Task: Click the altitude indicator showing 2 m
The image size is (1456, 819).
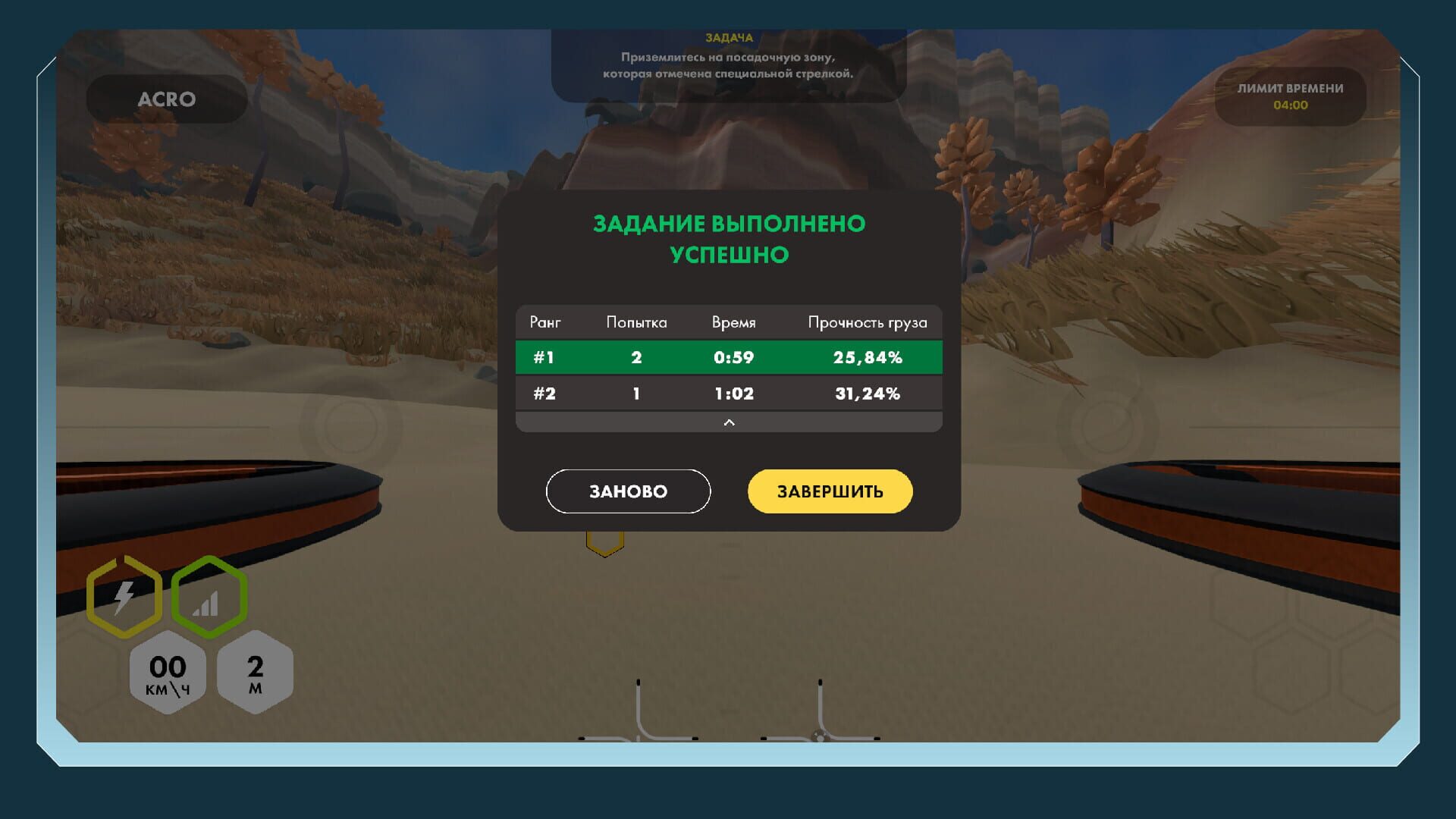Action: click(256, 673)
